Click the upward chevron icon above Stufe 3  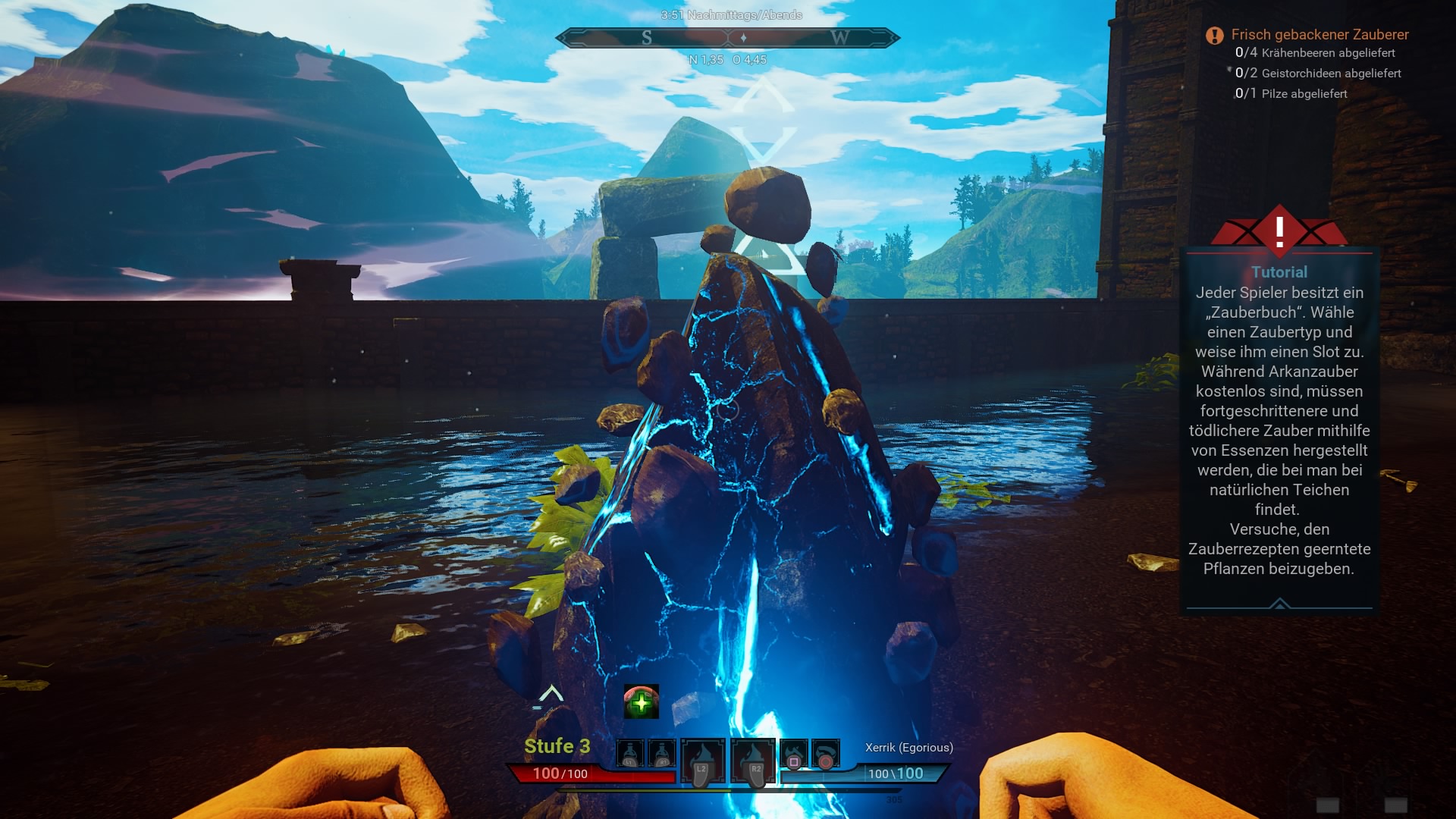coord(551,694)
